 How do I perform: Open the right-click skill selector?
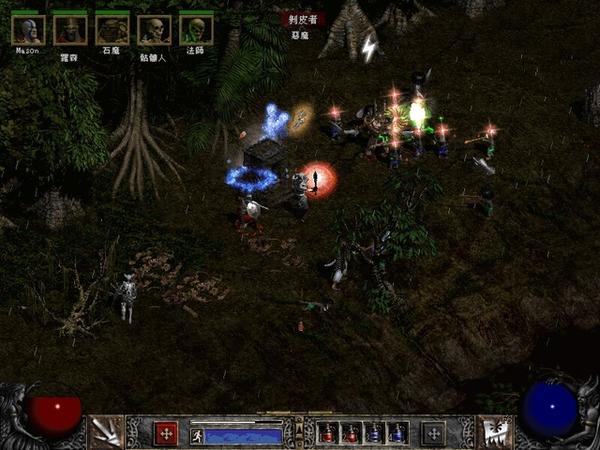pos(495,432)
